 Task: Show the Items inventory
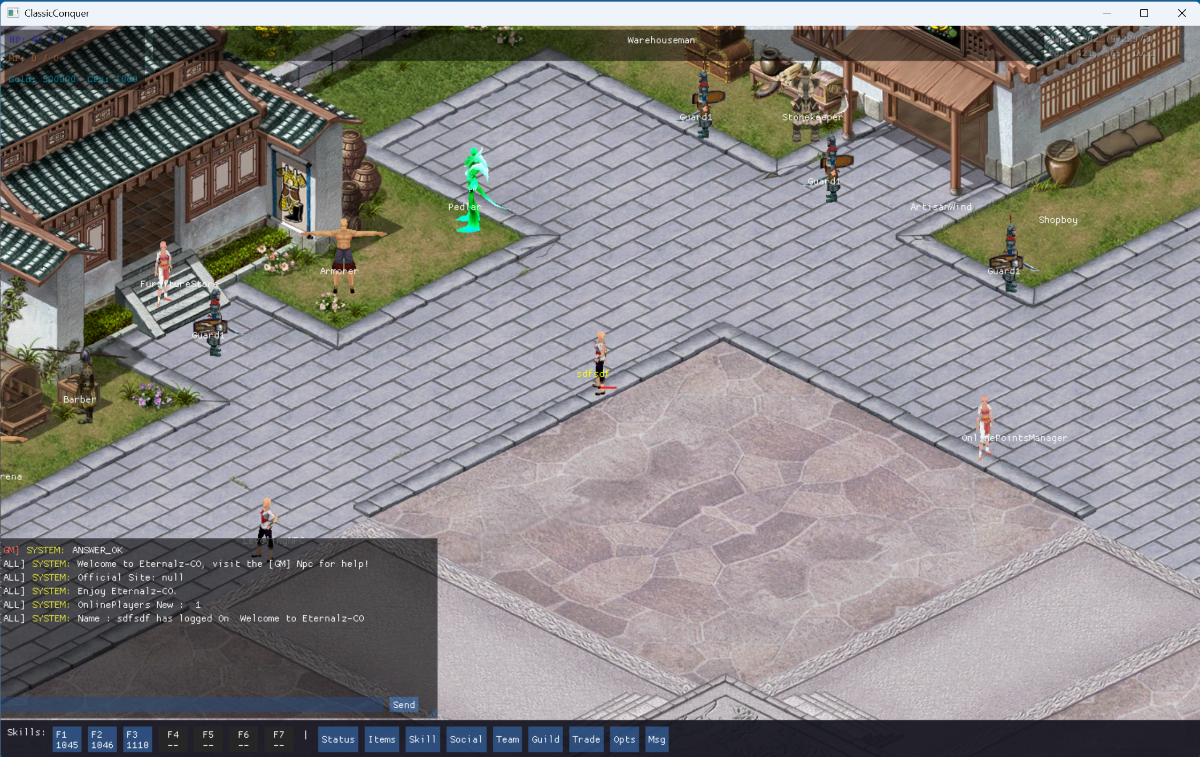tap(381, 740)
